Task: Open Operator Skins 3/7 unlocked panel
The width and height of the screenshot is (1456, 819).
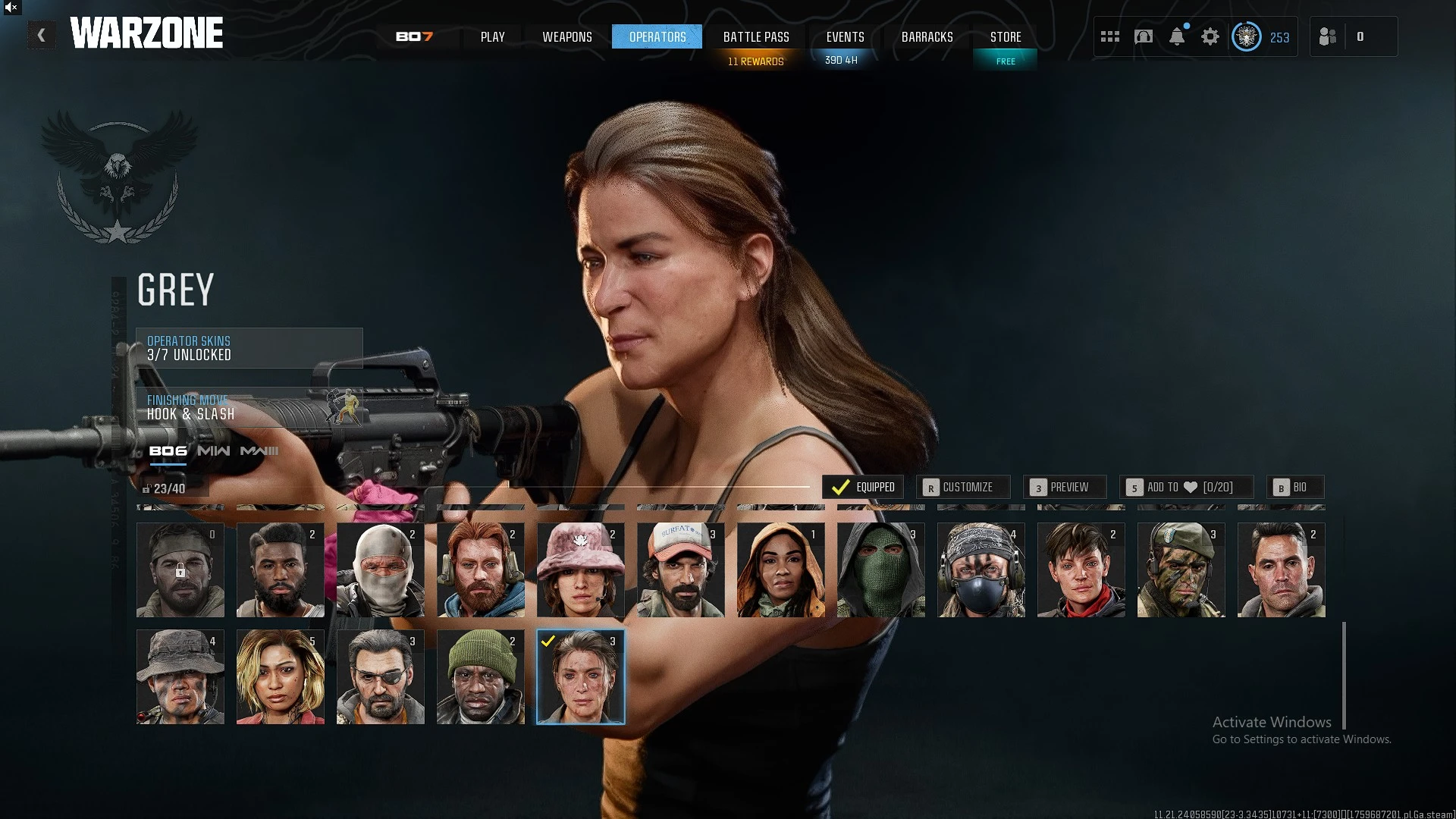Action: click(249, 348)
